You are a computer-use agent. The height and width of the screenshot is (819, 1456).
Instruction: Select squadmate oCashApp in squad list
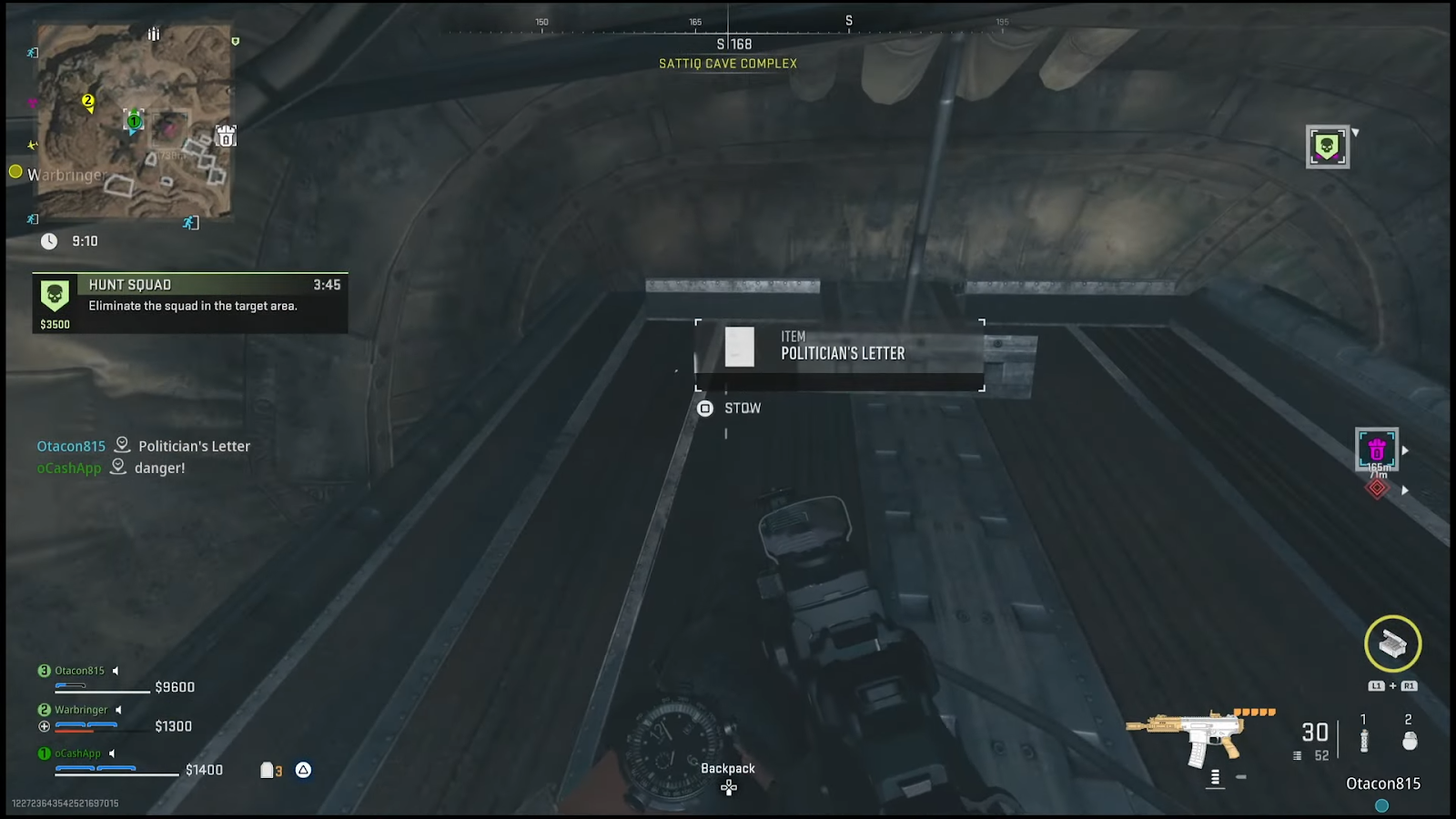[x=77, y=753]
